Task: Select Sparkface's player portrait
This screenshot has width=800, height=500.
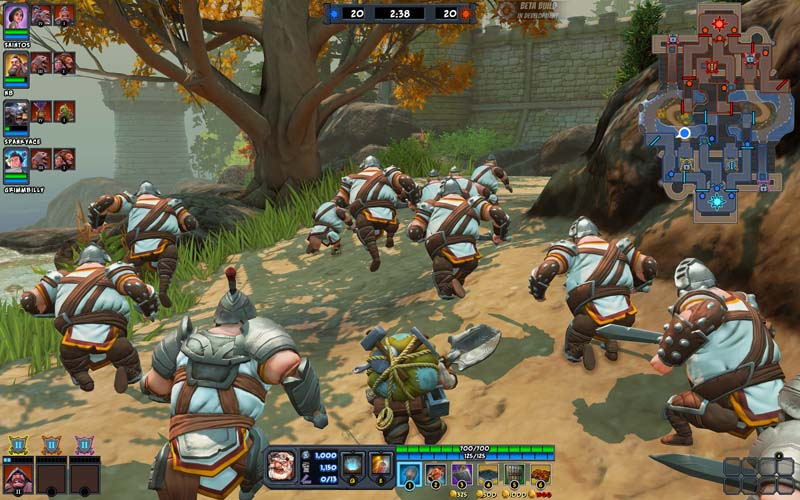Action: pos(16,112)
